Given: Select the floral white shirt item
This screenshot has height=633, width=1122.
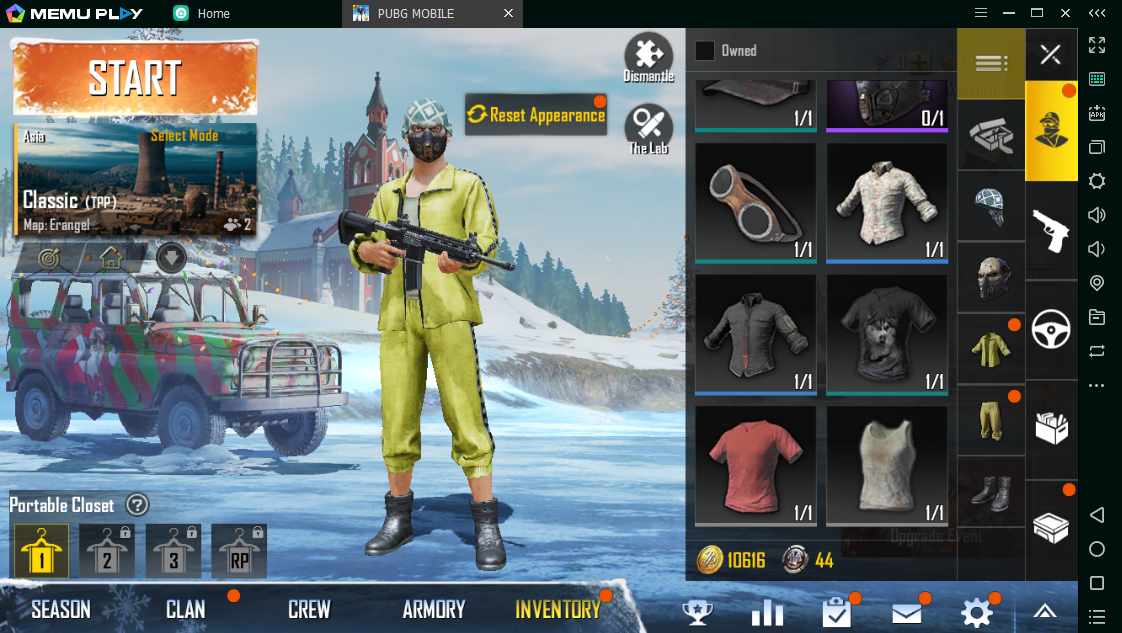Looking at the screenshot, I should [887, 203].
